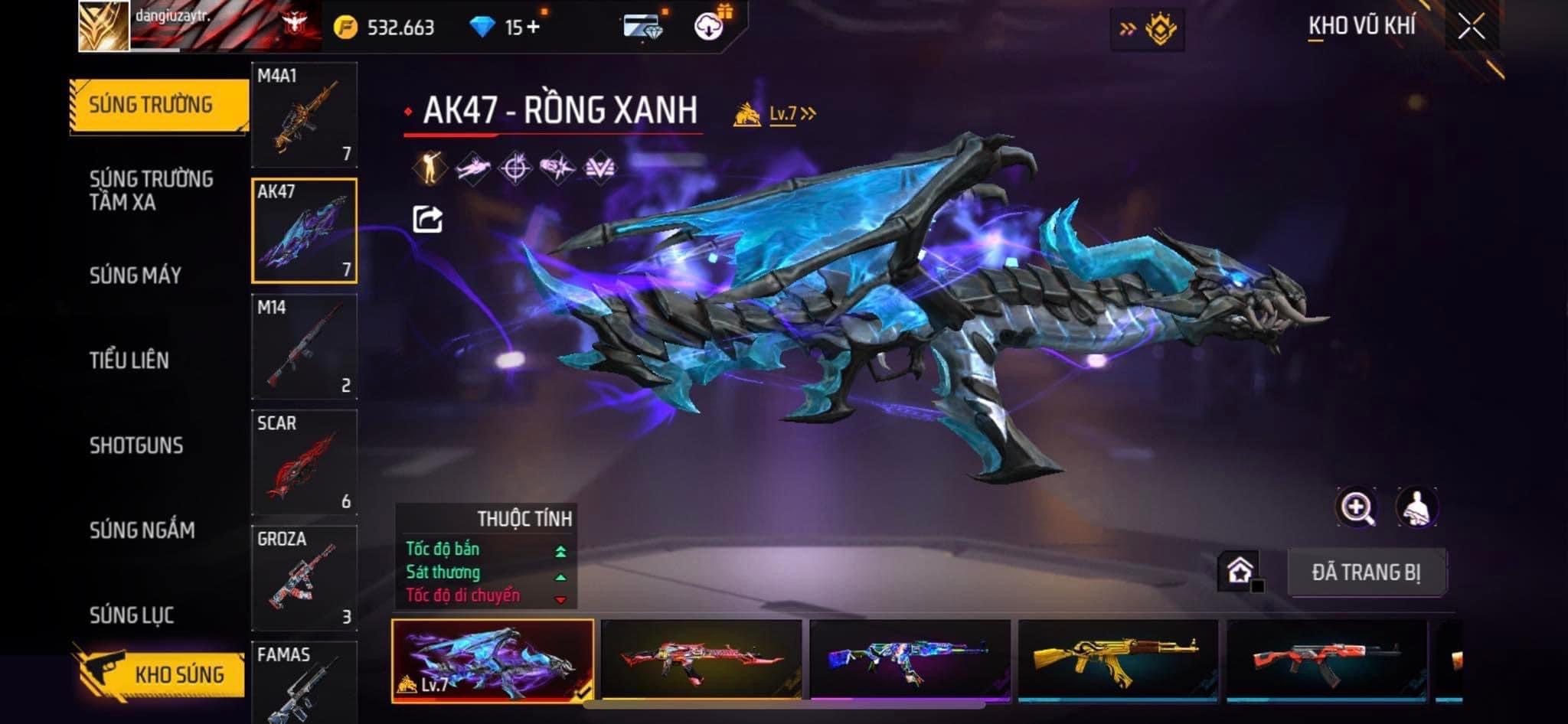
Task: Zoom in with the magnifier button
Action: [1356, 507]
